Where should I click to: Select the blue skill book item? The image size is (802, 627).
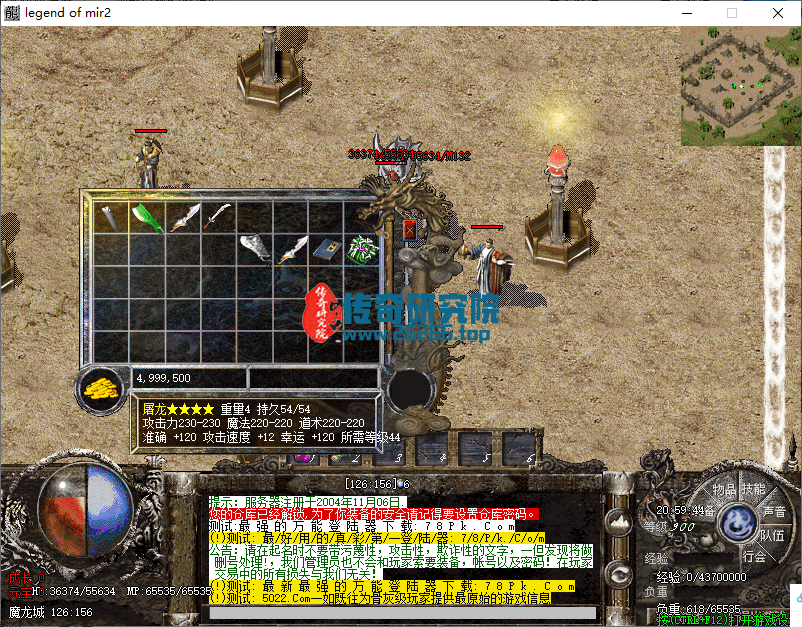point(325,249)
